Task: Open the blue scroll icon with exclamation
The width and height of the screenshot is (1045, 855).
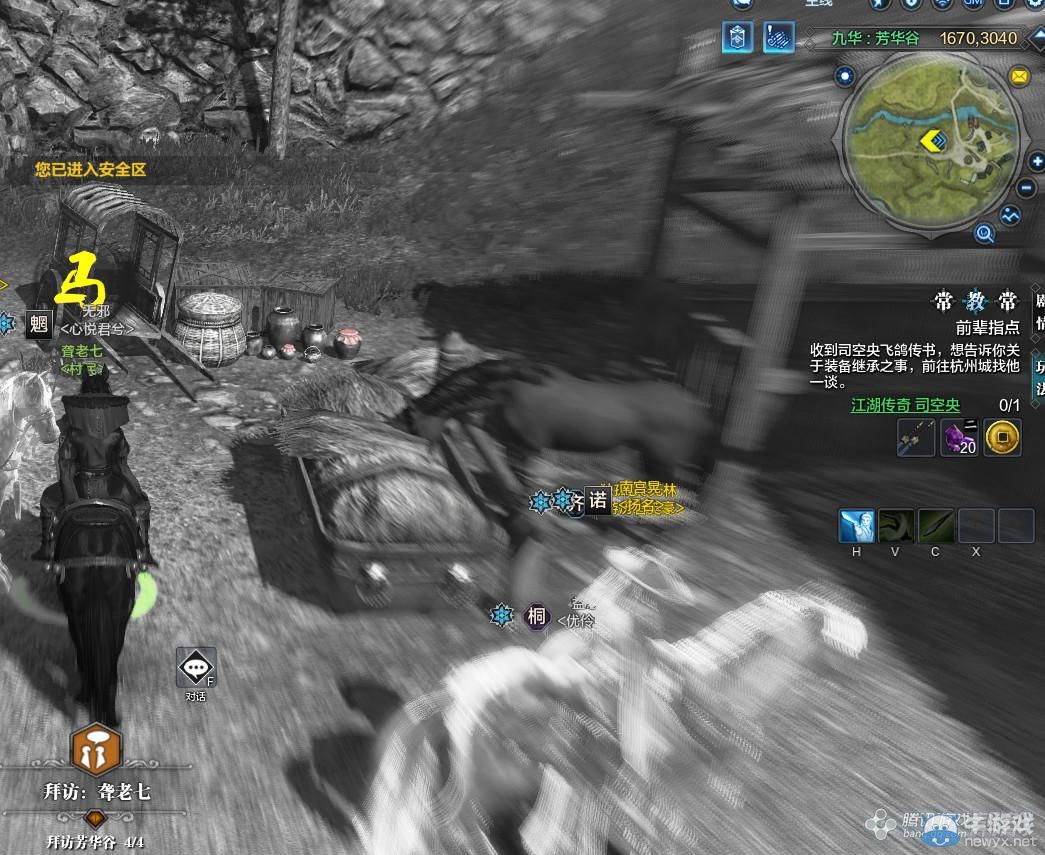Action: (x=781, y=38)
